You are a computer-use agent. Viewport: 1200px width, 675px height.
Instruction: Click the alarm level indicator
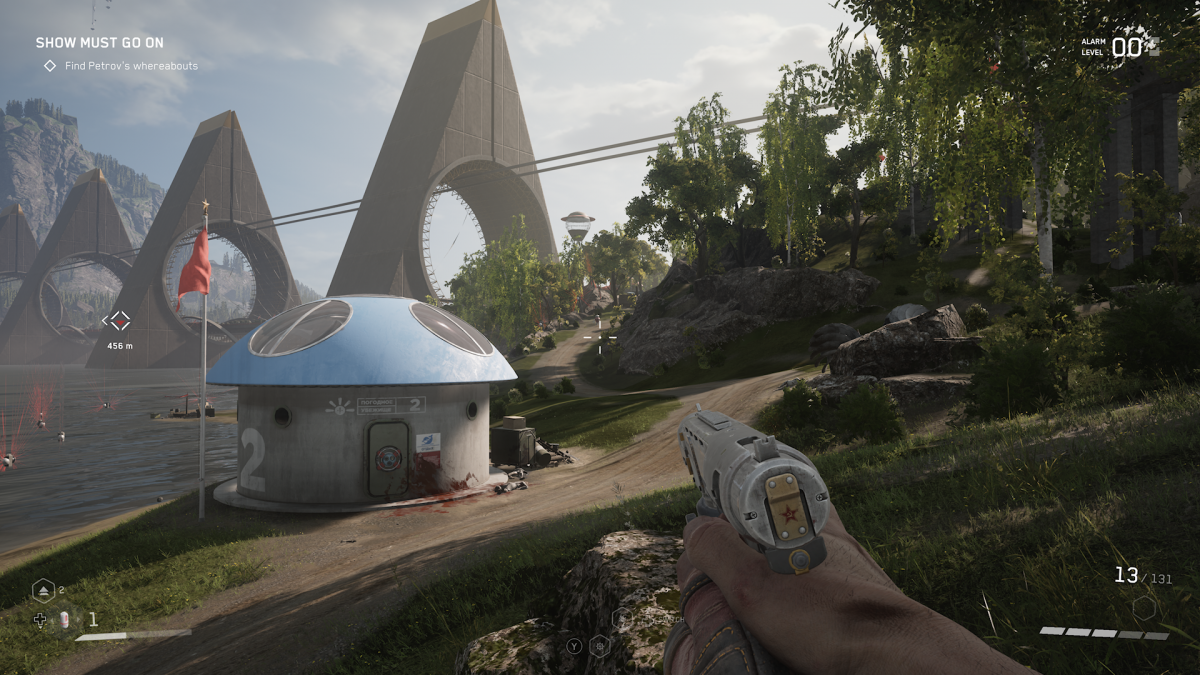1117,47
